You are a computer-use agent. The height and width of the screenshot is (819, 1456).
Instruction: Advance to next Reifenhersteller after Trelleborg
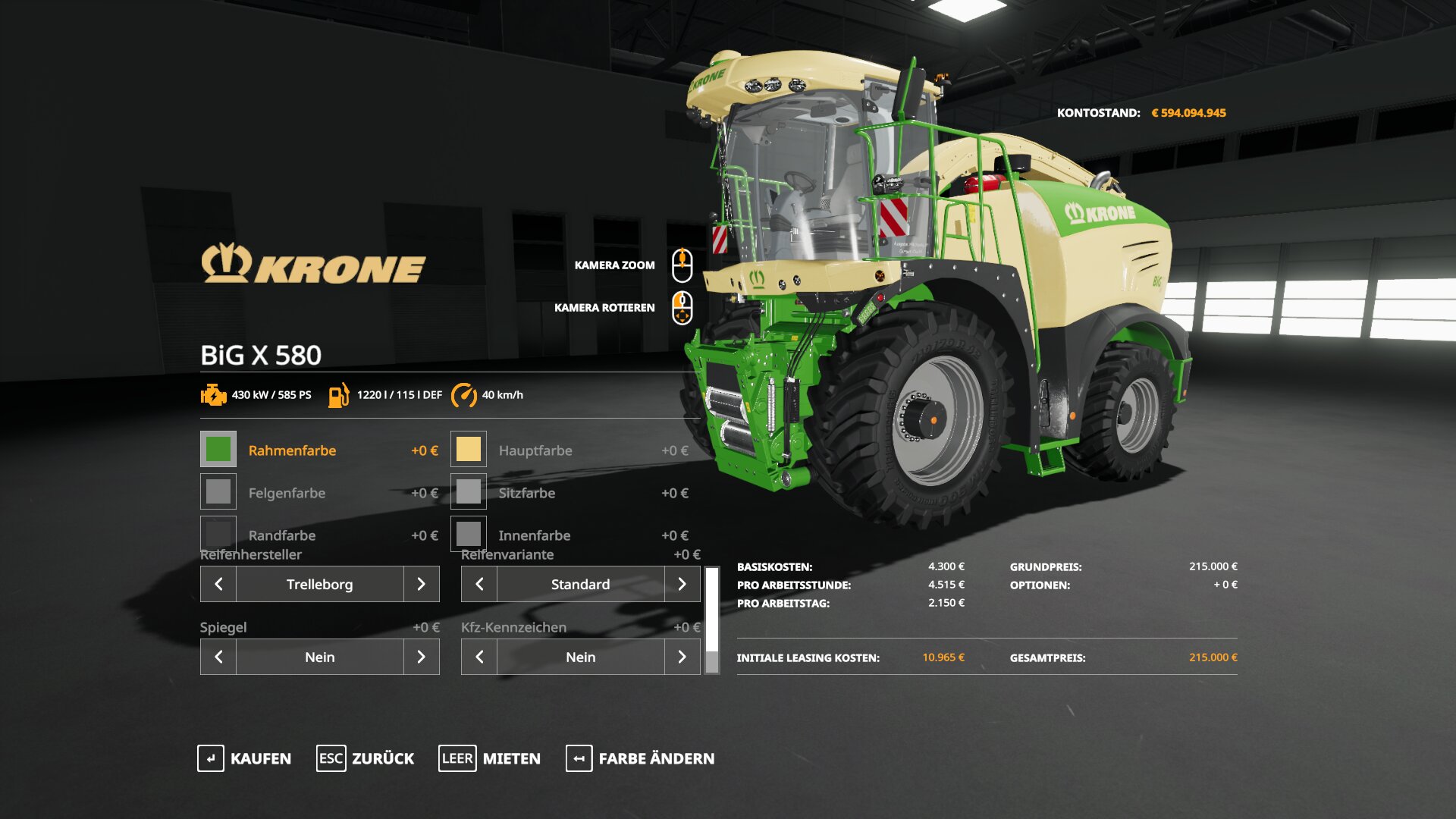coord(421,584)
